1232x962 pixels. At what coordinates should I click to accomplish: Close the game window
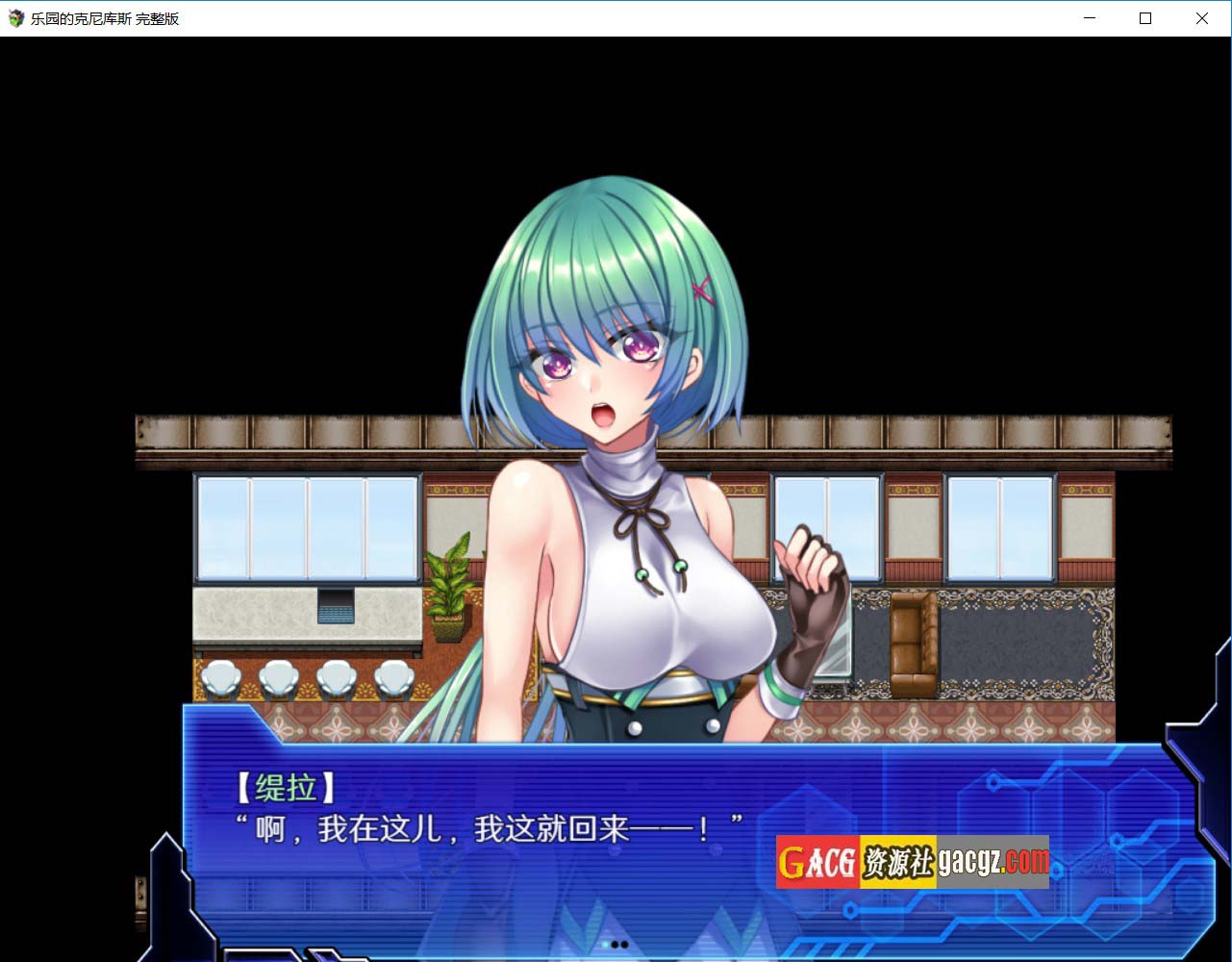pyautogui.click(x=1202, y=18)
